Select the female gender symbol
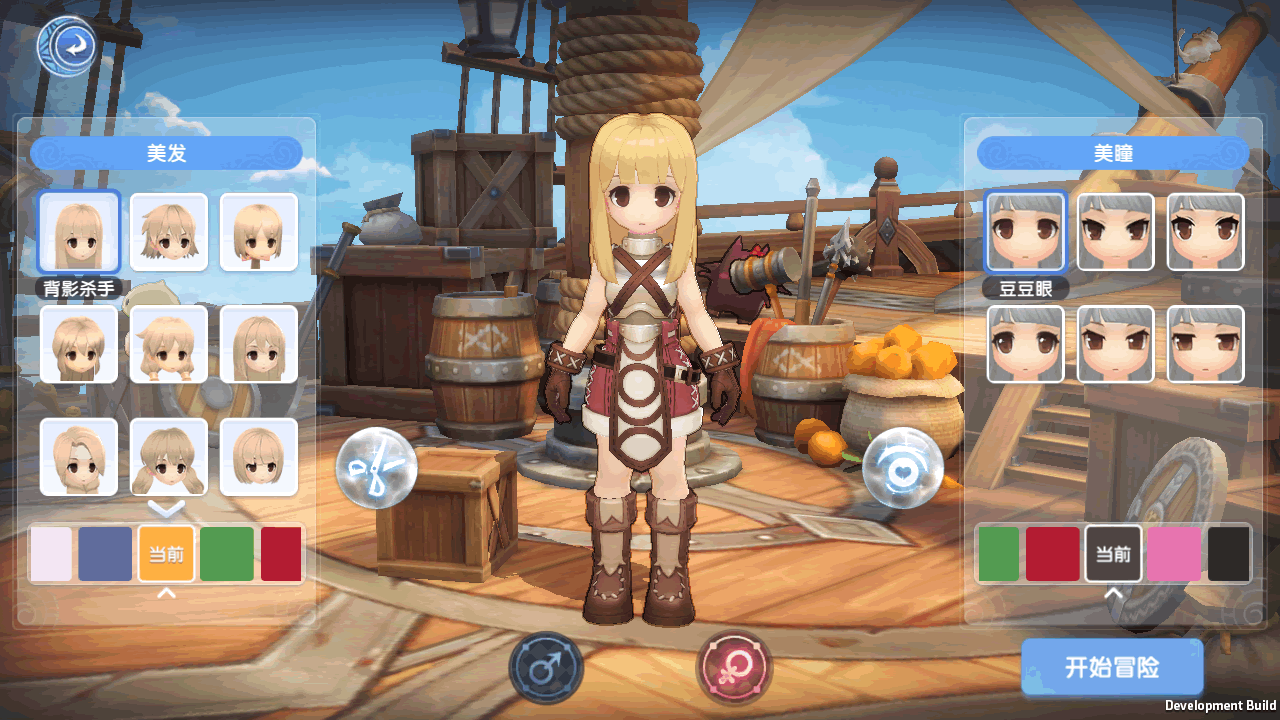Viewport: 1280px width, 720px height. [734, 668]
